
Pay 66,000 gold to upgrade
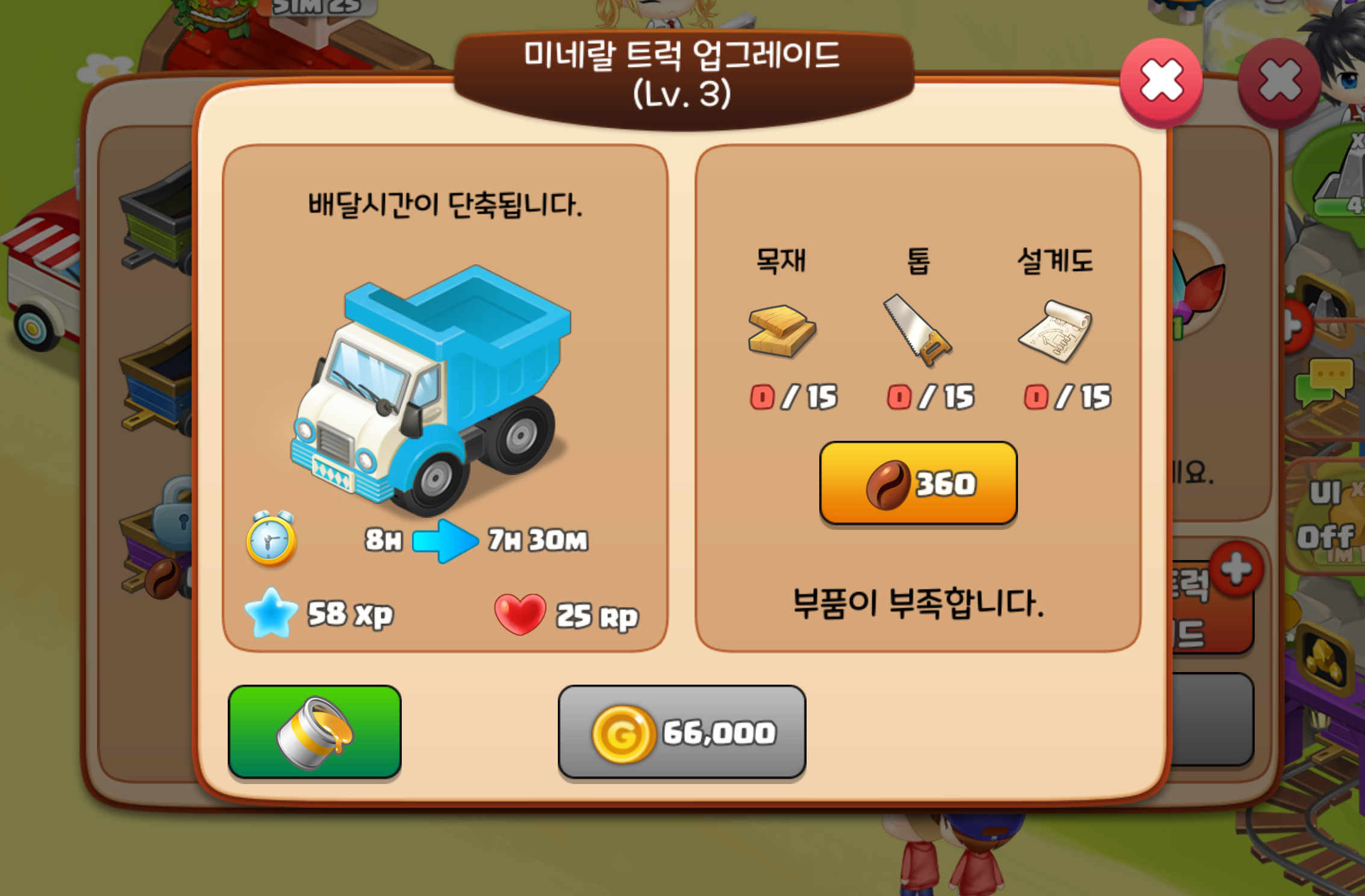(682, 732)
